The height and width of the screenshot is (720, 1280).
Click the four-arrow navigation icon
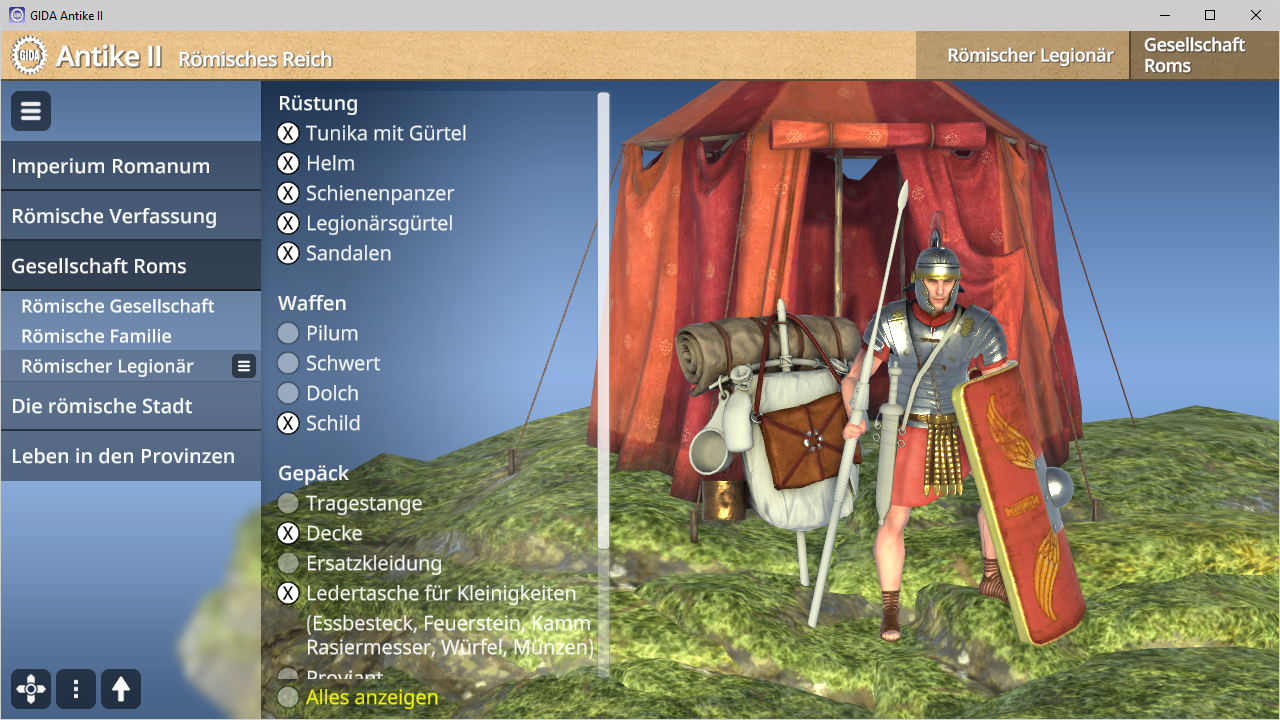(31, 689)
